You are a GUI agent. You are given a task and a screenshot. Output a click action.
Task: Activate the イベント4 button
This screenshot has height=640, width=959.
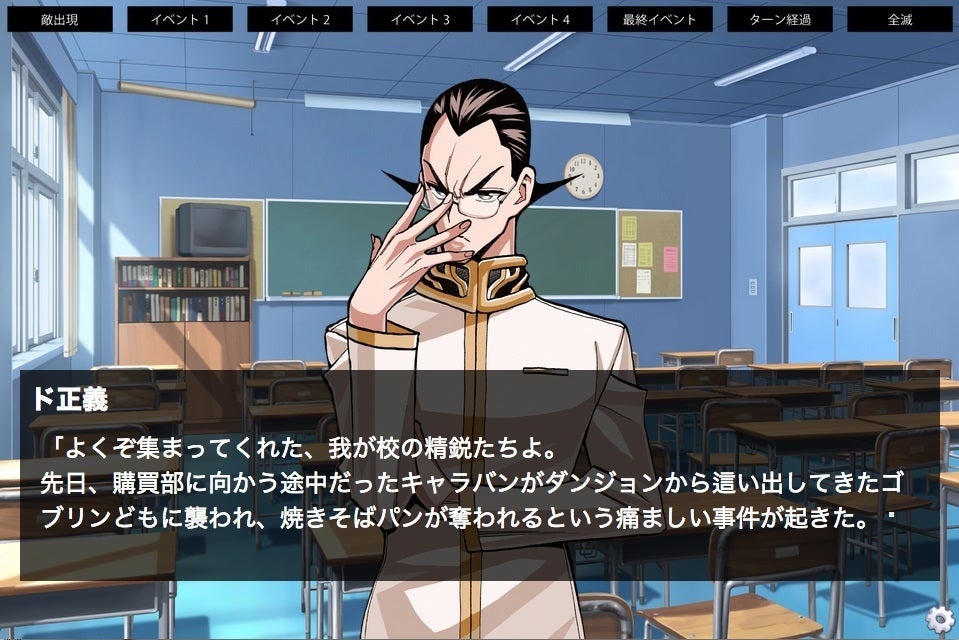coord(540,19)
